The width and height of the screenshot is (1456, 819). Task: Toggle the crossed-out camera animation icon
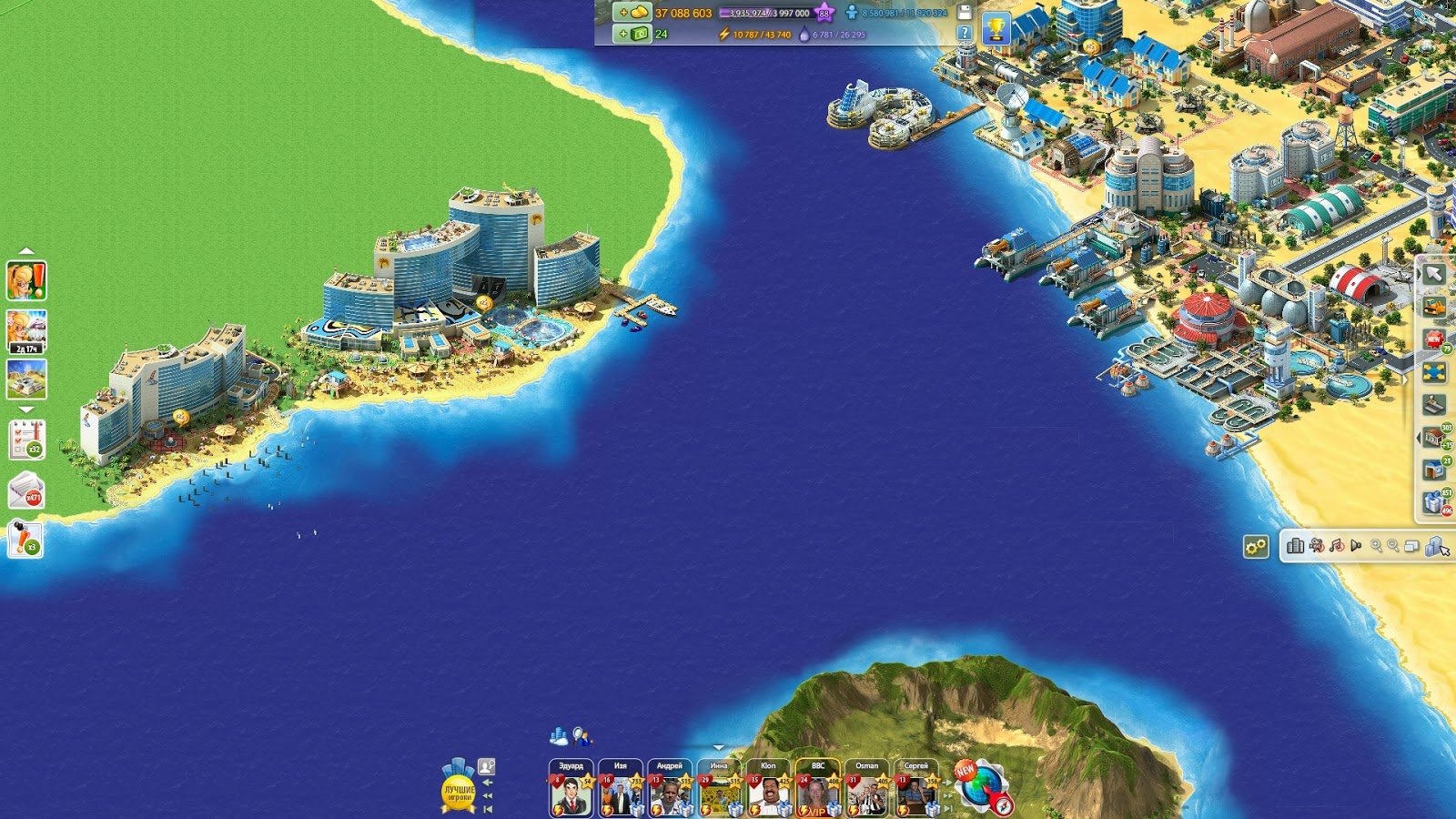pyautogui.click(x=1316, y=546)
